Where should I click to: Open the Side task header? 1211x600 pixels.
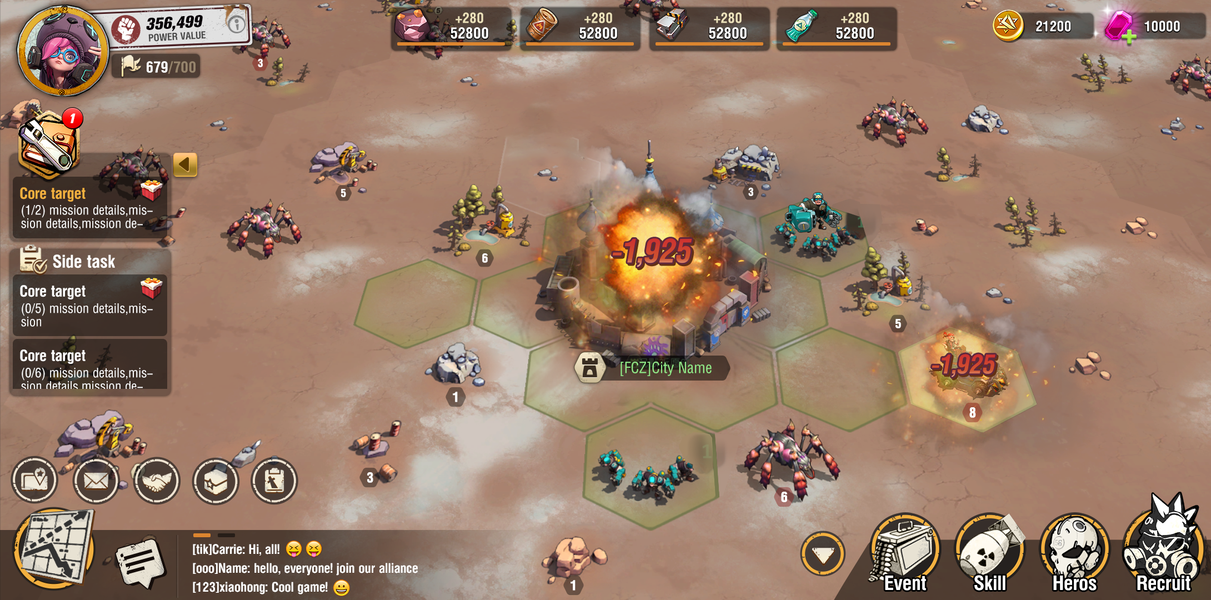tap(84, 262)
